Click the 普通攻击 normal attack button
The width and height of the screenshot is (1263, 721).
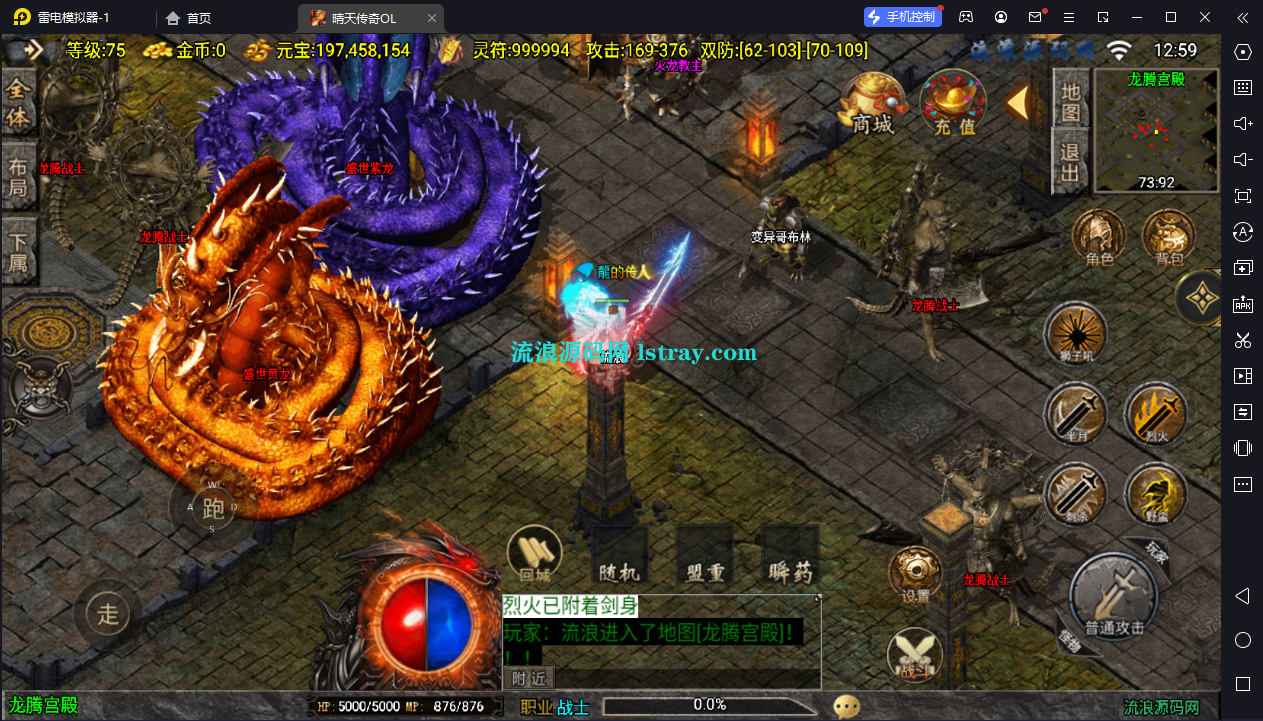(x=1113, y=598)
